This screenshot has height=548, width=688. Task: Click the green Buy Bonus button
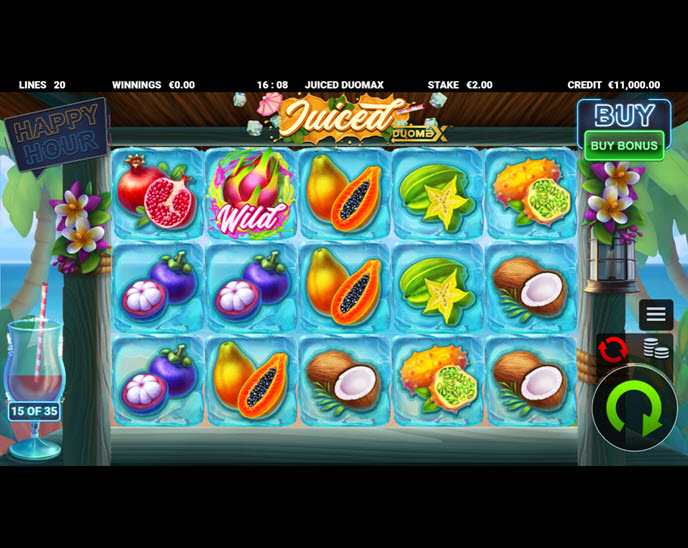point(624,145)
